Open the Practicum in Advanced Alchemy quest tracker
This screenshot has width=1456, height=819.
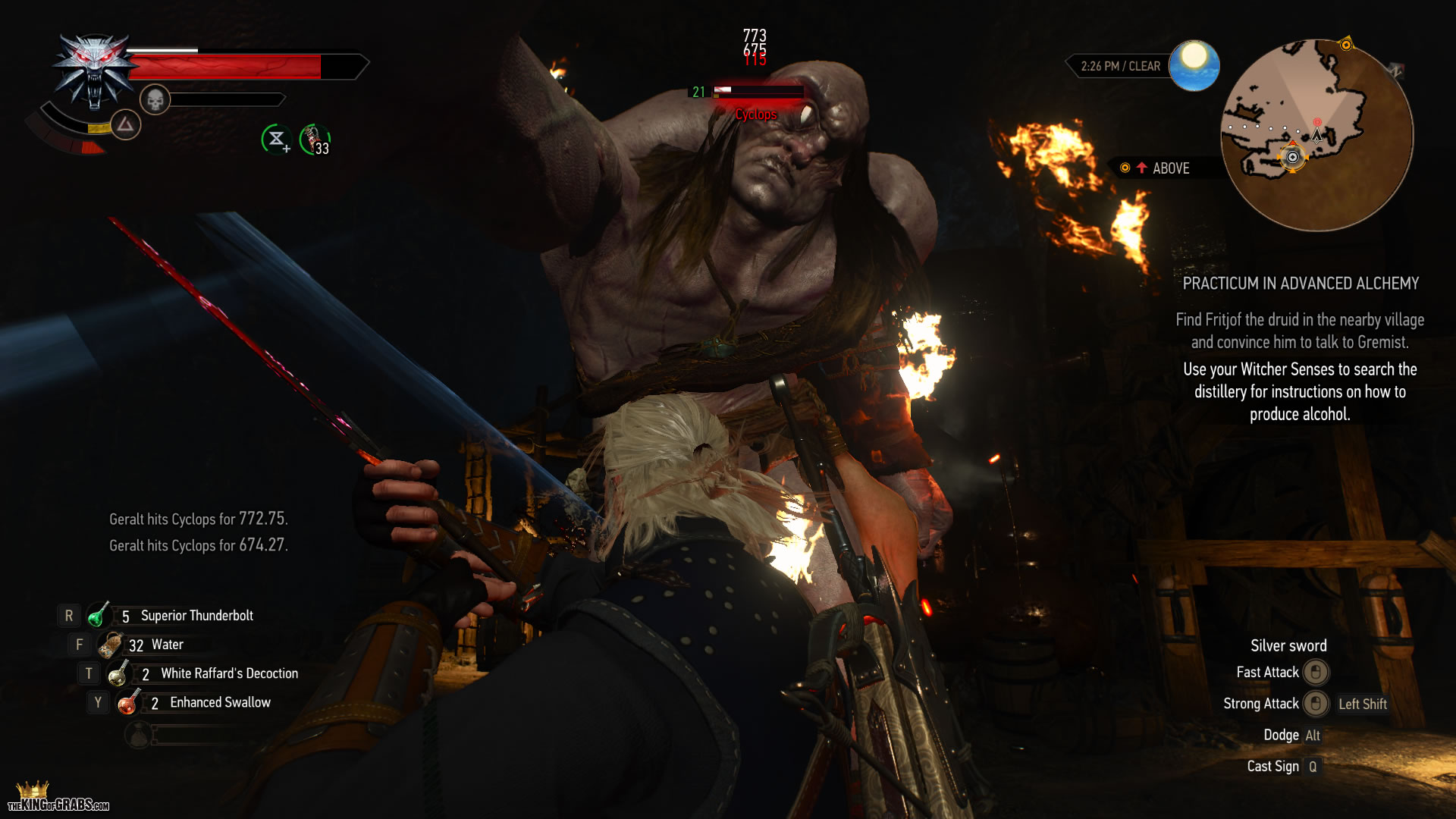tap(1301, 284)
